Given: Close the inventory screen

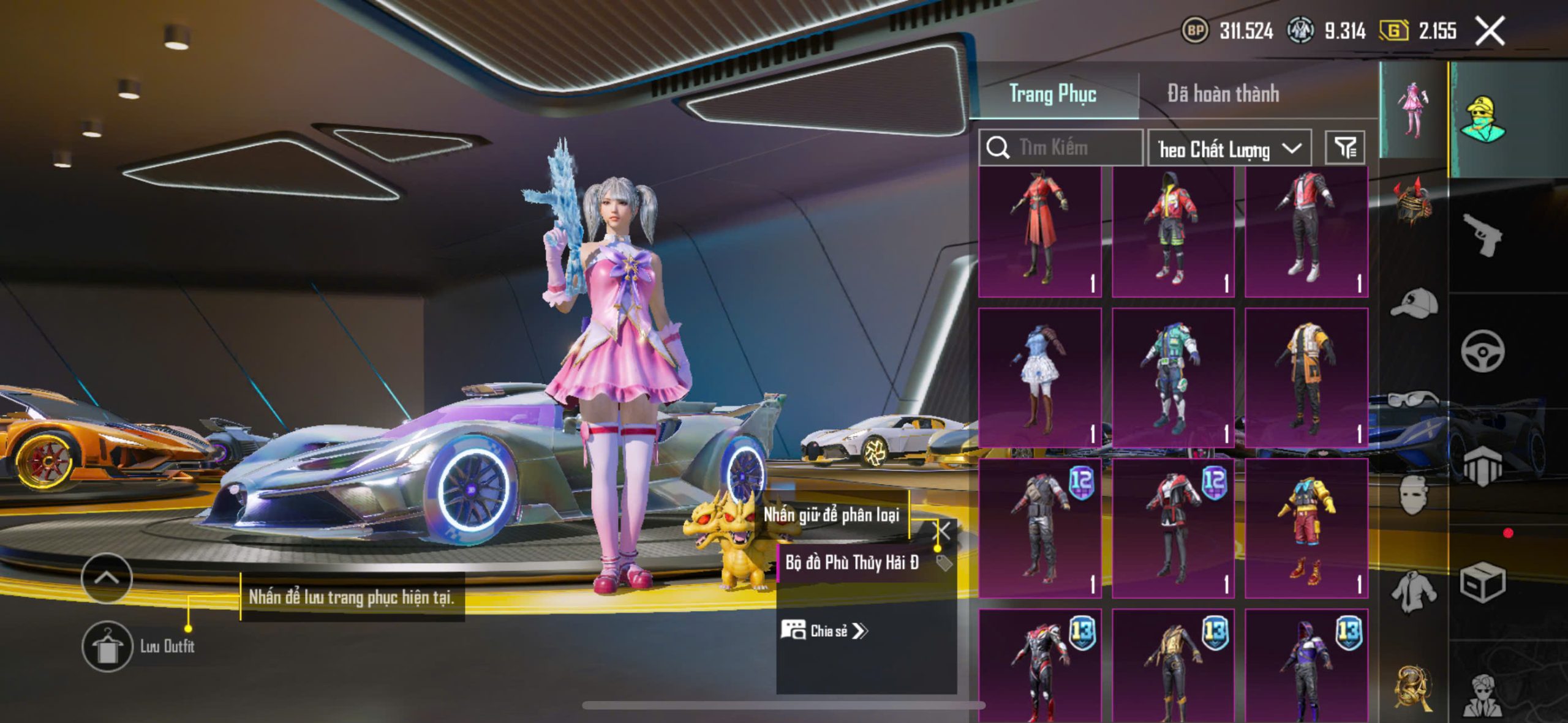Looking at the screenshot, I should click(1489, 31).
